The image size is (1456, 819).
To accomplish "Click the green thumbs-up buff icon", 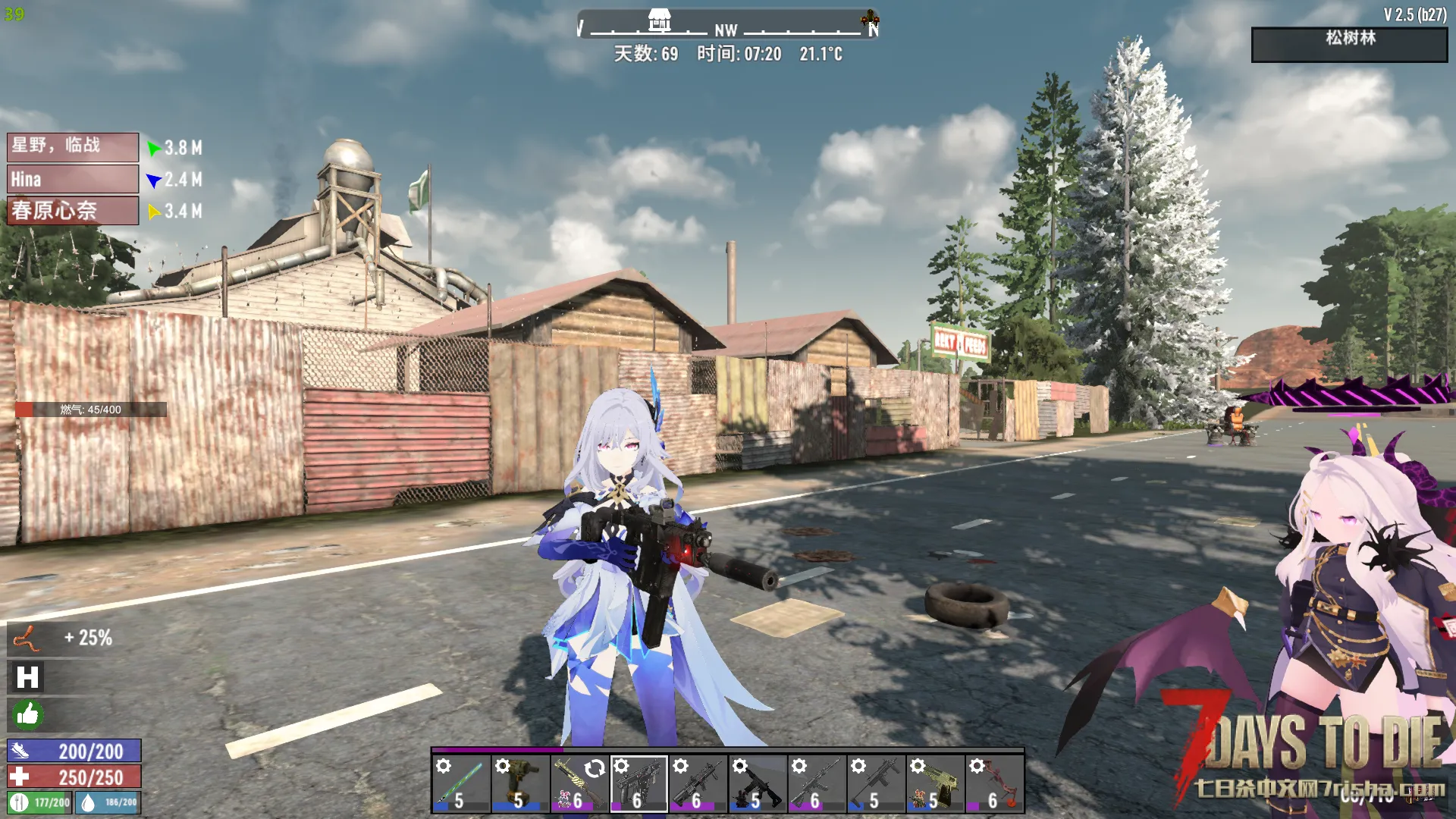I will pos(27,714).
